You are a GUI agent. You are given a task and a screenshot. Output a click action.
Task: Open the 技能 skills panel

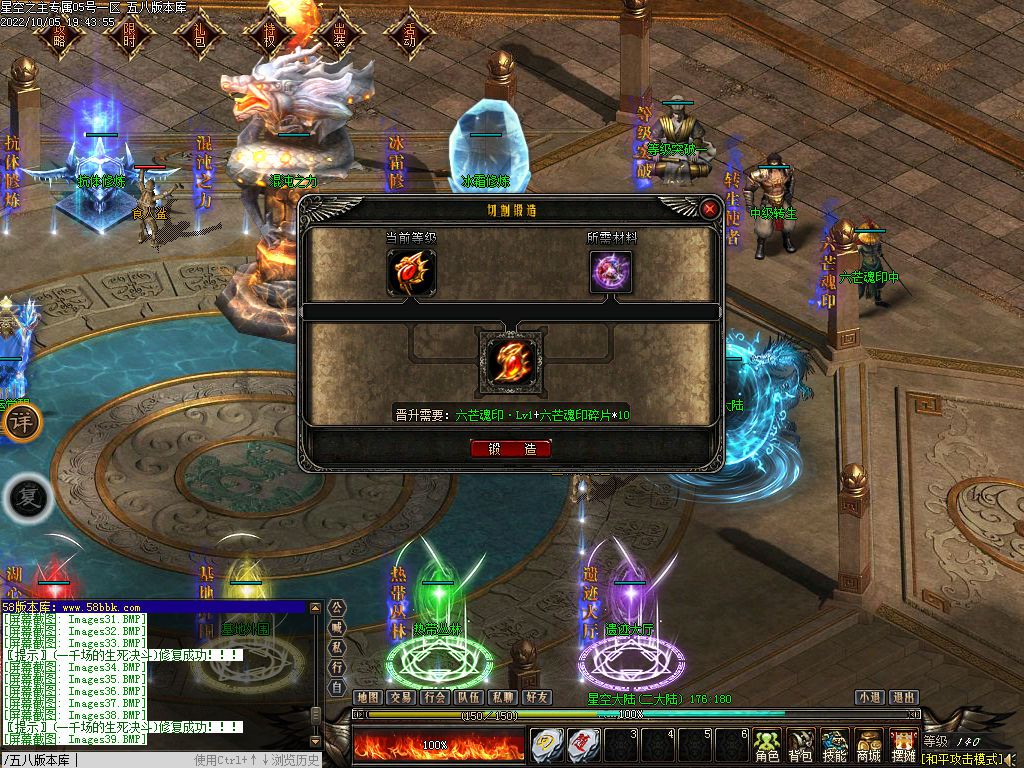click(835, 746)
